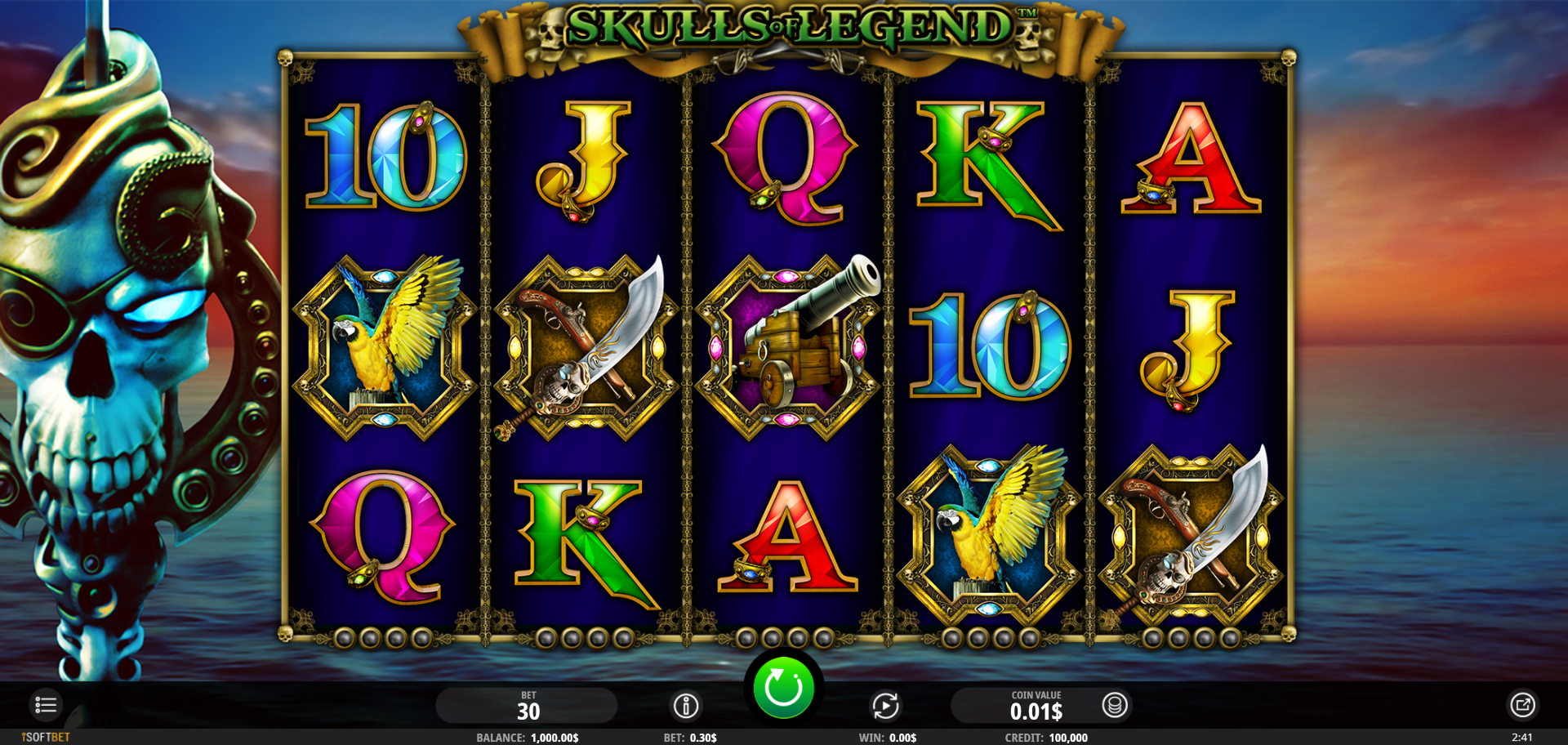Open the hamburger menu list
The height and width of the screenshot is (745, 1568).
coord(46,704)
